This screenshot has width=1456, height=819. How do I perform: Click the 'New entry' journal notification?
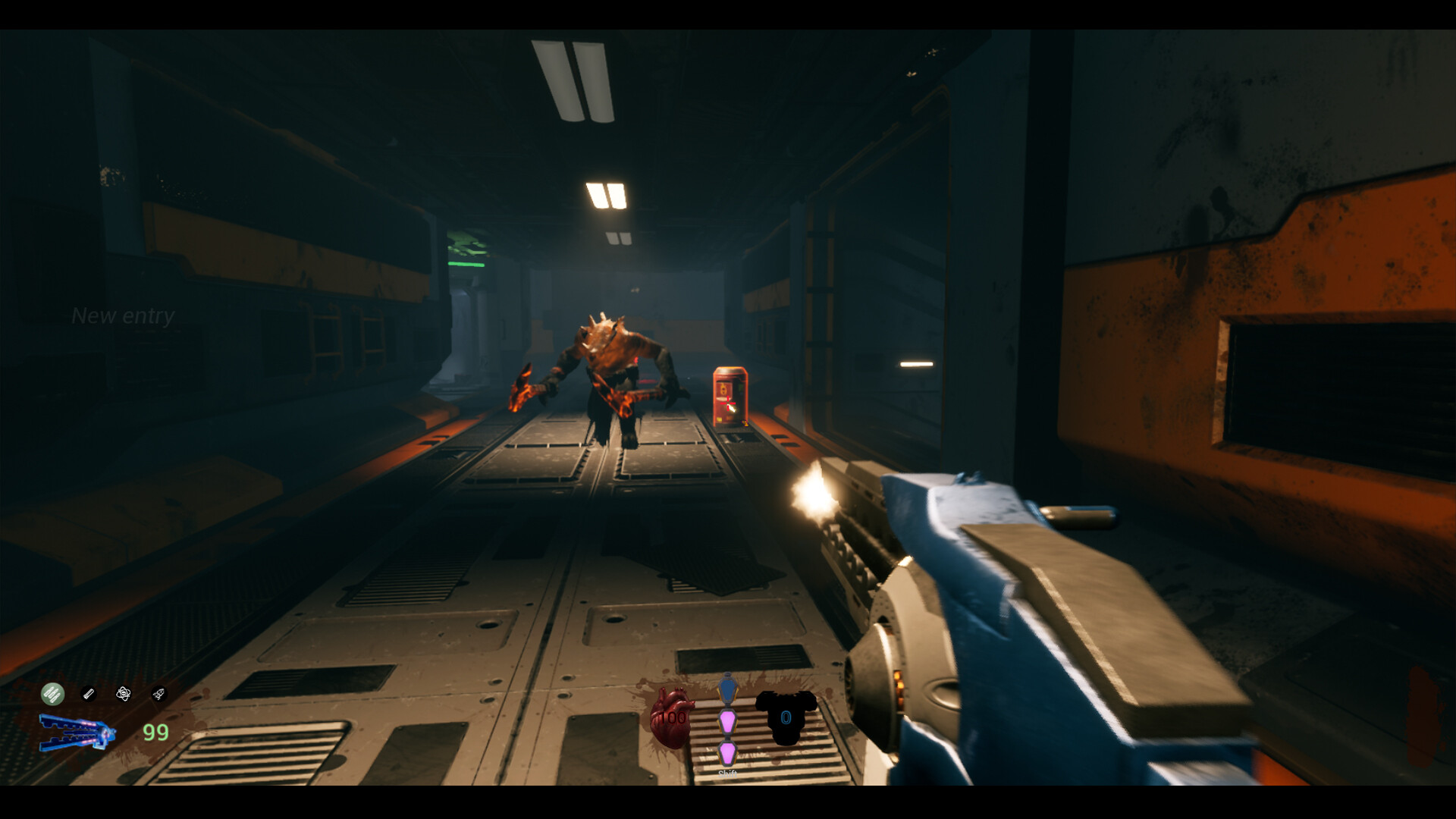coord(124,315)
